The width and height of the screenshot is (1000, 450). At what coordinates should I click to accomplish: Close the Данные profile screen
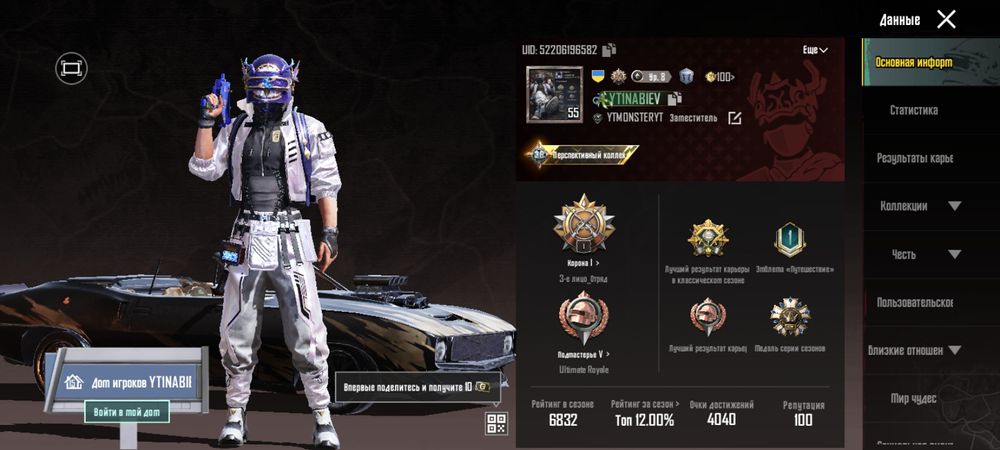(946, 19)
